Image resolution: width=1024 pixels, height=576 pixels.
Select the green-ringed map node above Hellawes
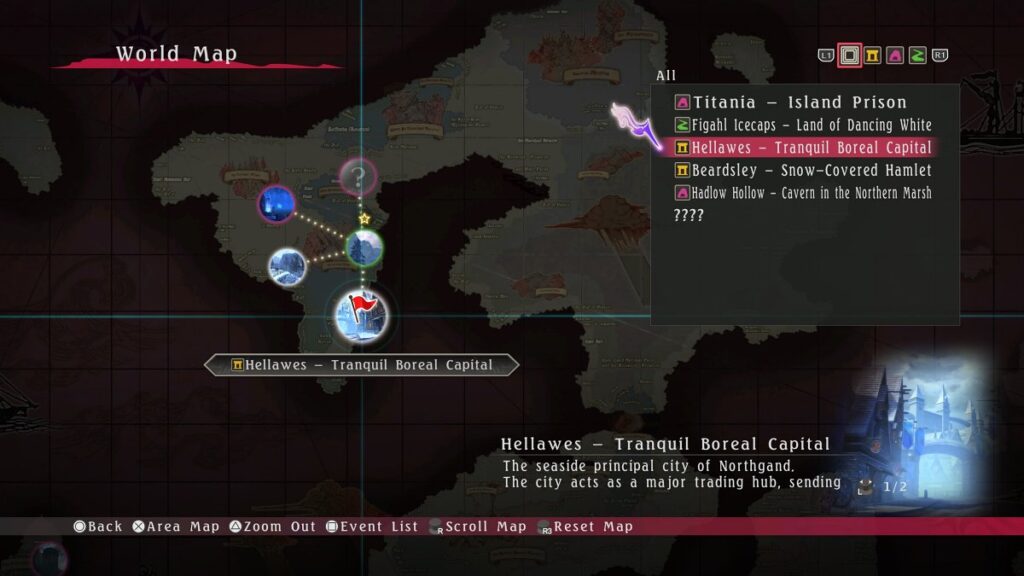[364, 247]
